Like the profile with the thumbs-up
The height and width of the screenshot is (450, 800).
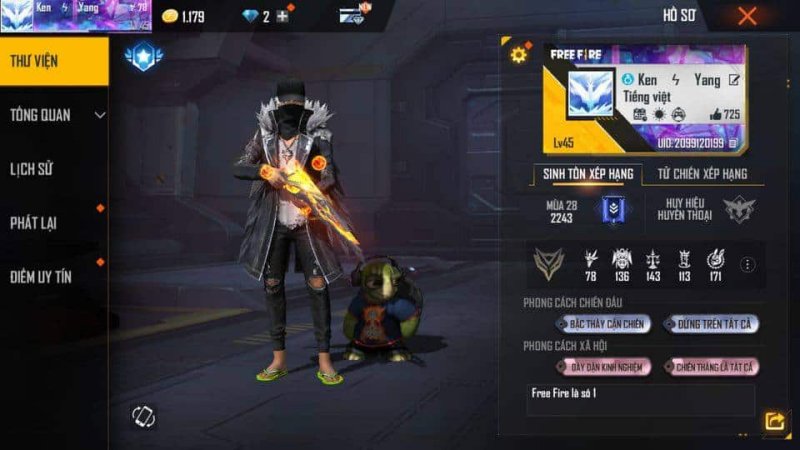point(716,115)
